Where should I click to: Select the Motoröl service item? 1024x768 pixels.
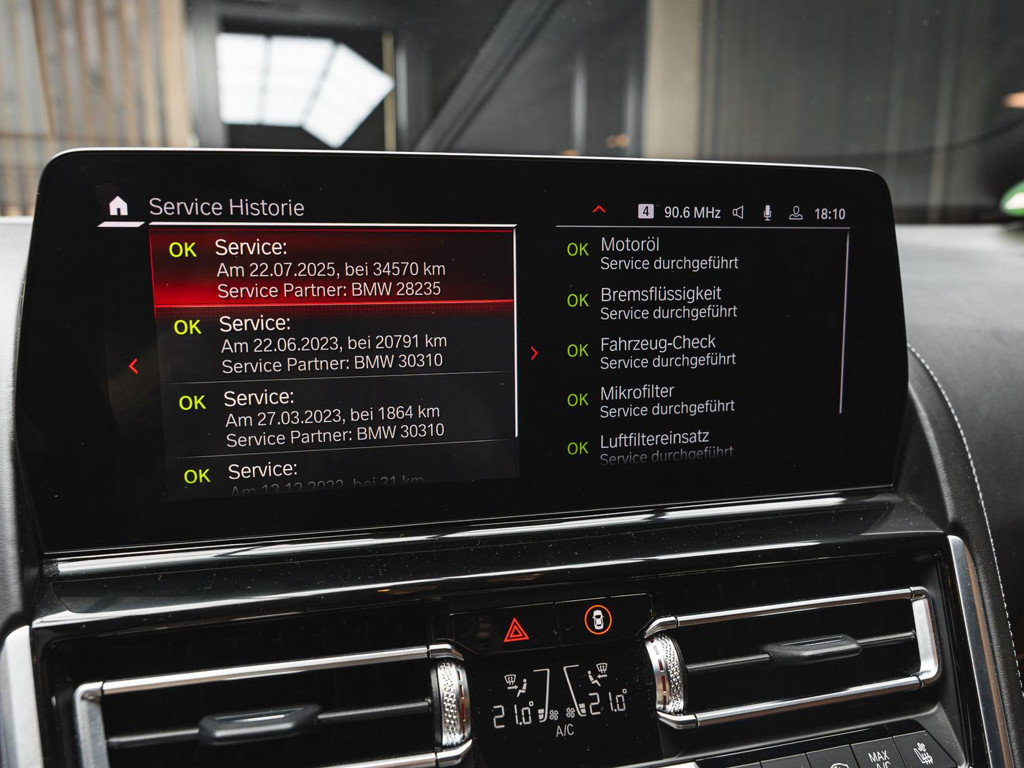668,253
